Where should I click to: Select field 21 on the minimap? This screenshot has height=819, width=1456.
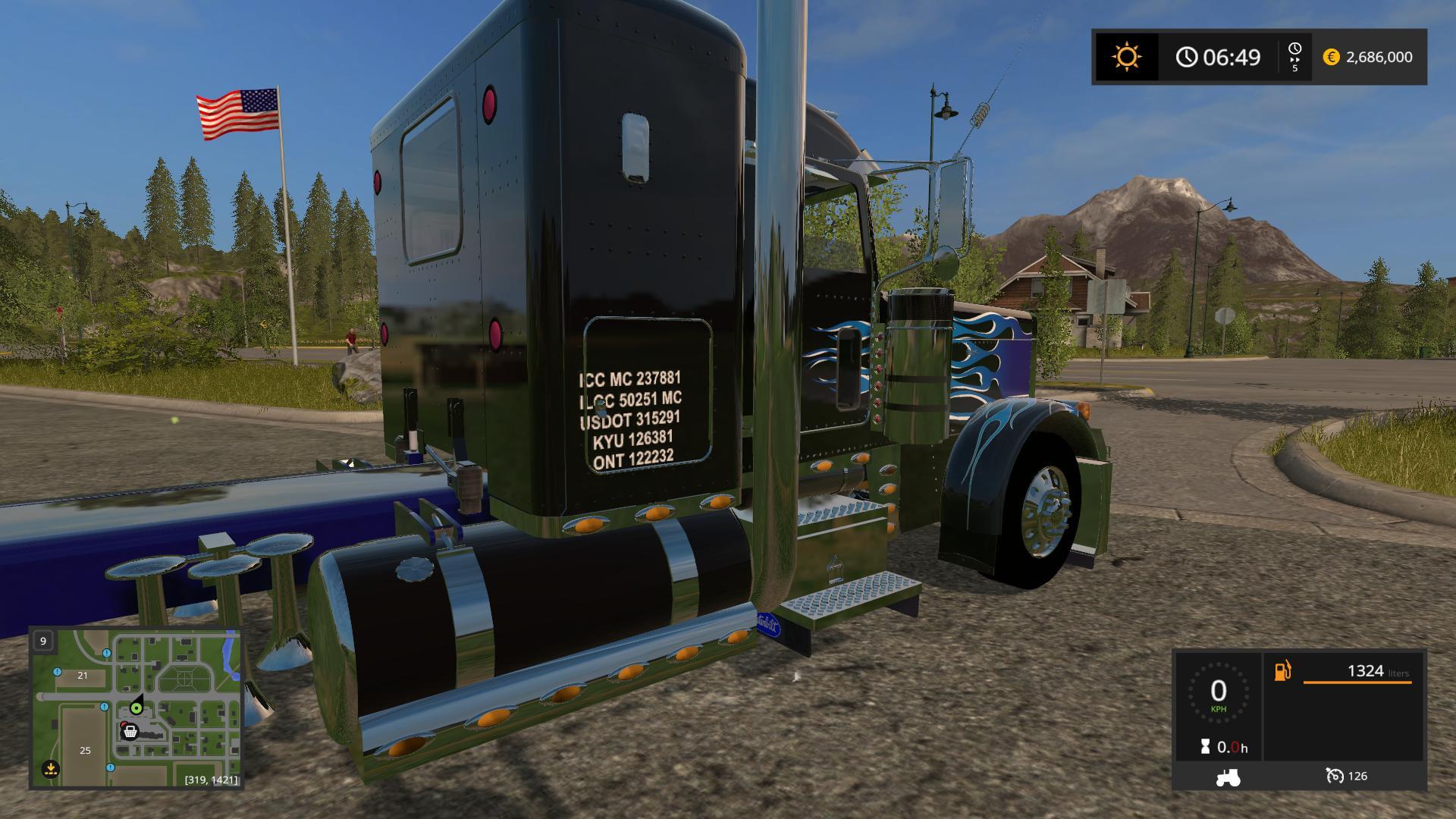point(83,675)
